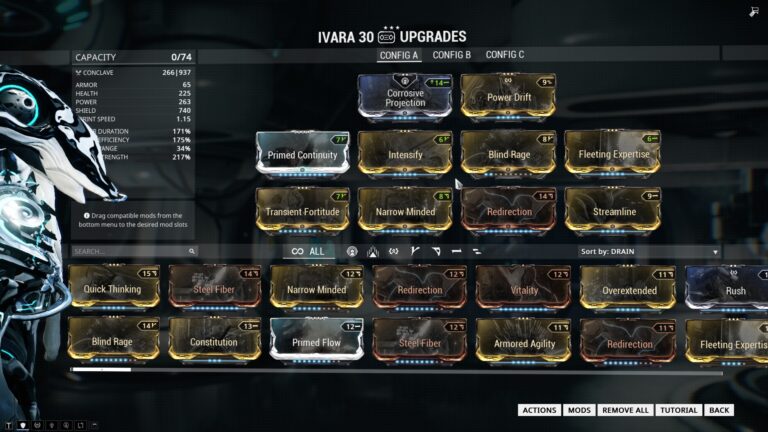Choose Quick Thinking from the mod list
The width and height of the screenshot is (768, 432).
point(113,289)
